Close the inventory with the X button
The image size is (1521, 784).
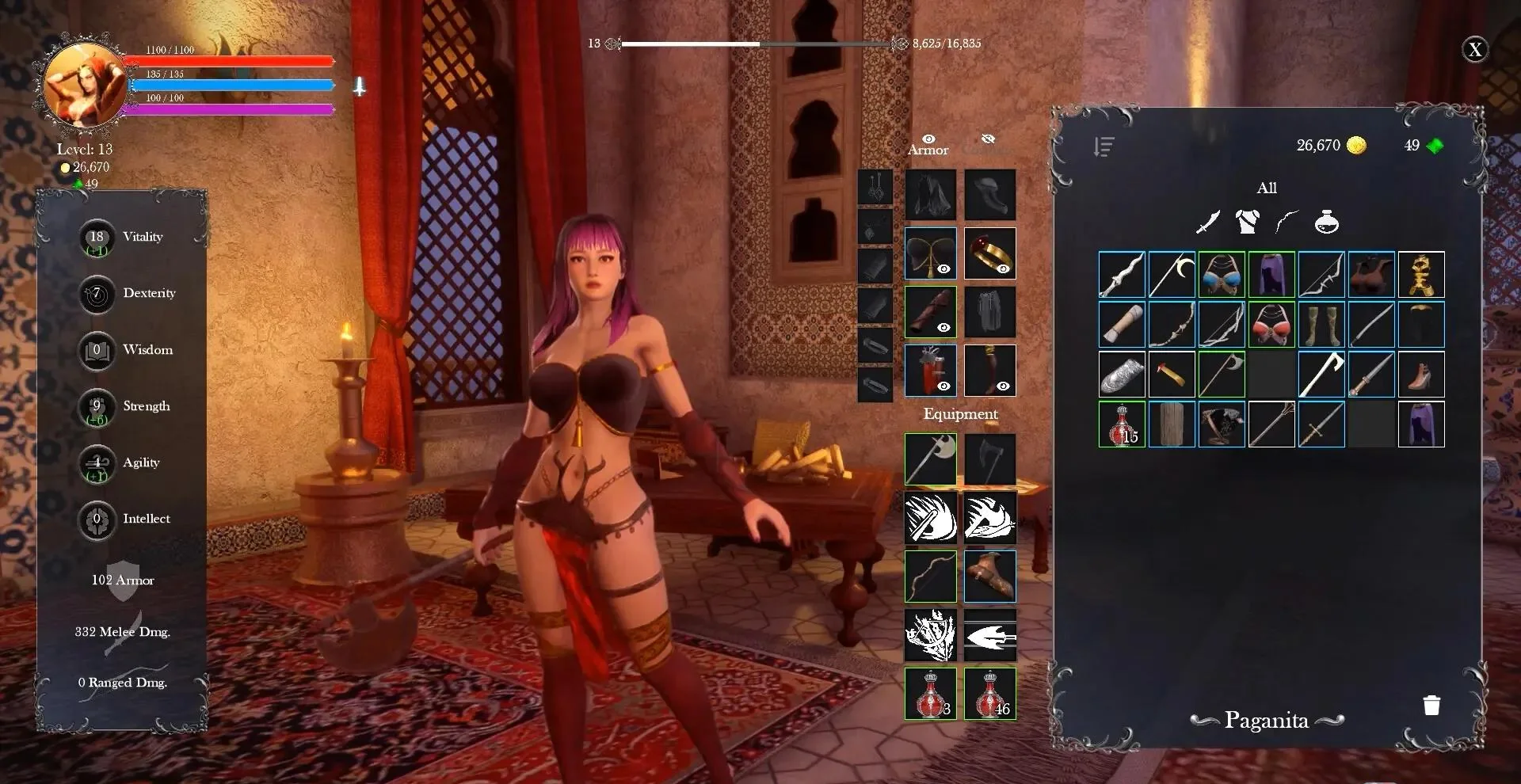click(x=1474, y=50)
